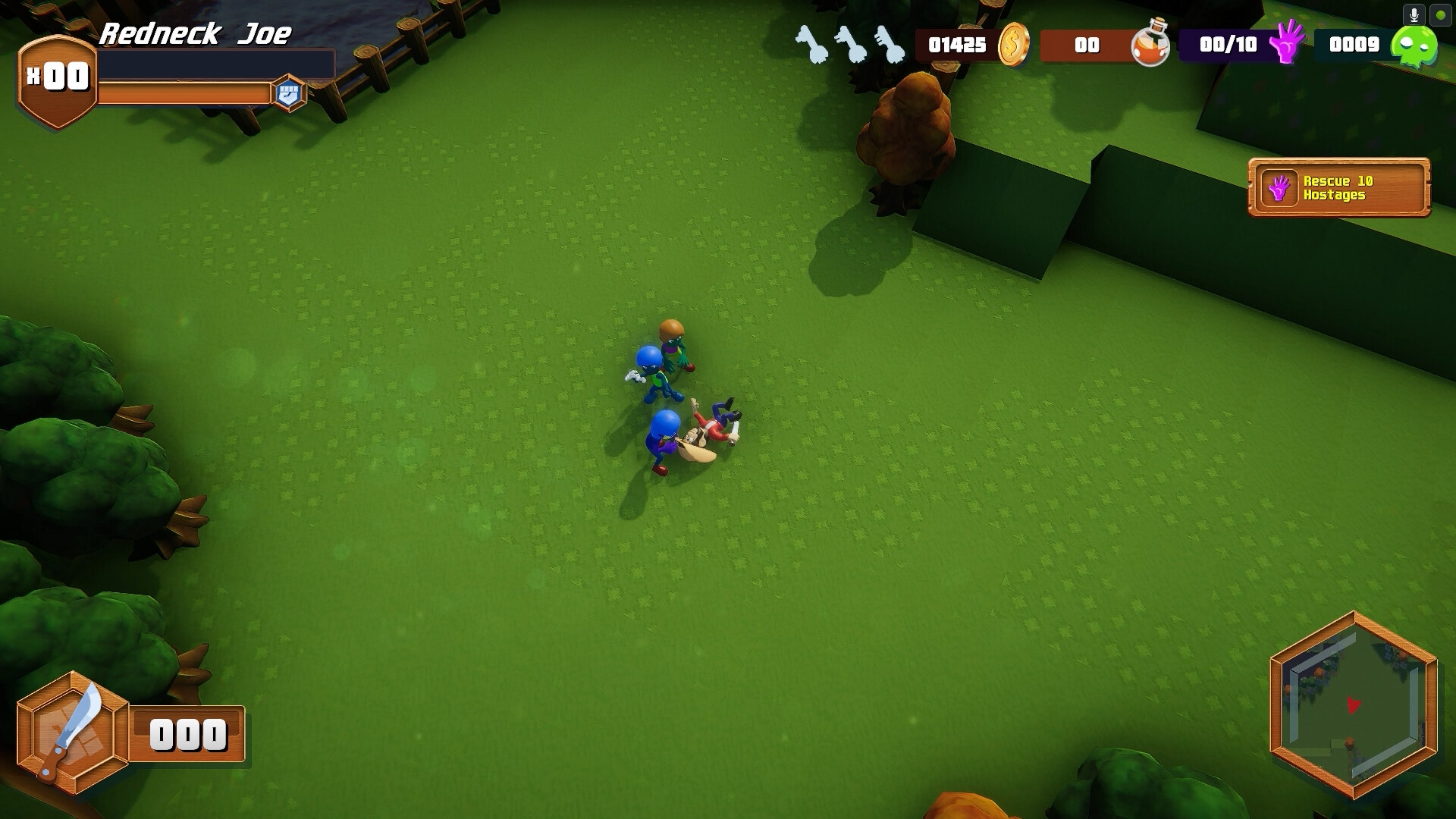The image size is (1456, 819).
Task: Open the Redneck Joe nameplate
Action: [198, 35]
